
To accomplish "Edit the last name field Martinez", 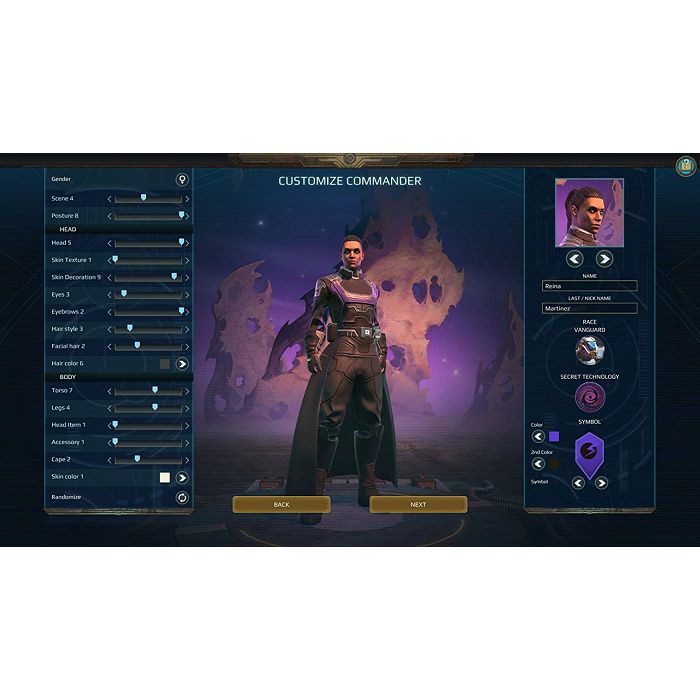I will [x=589, y=308].
